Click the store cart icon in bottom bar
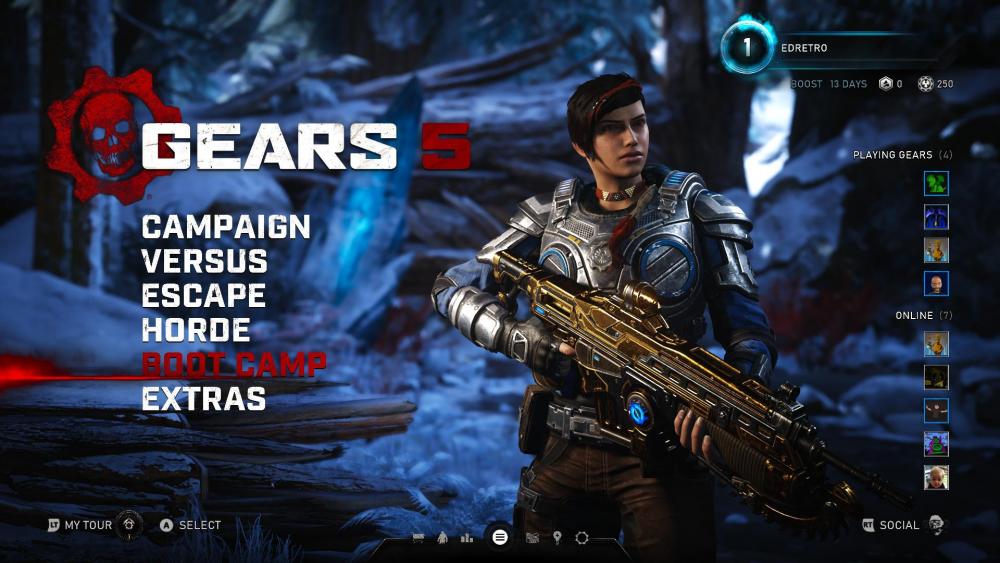The height and width of the screenshot is (563, 1000). click(419, 538)
